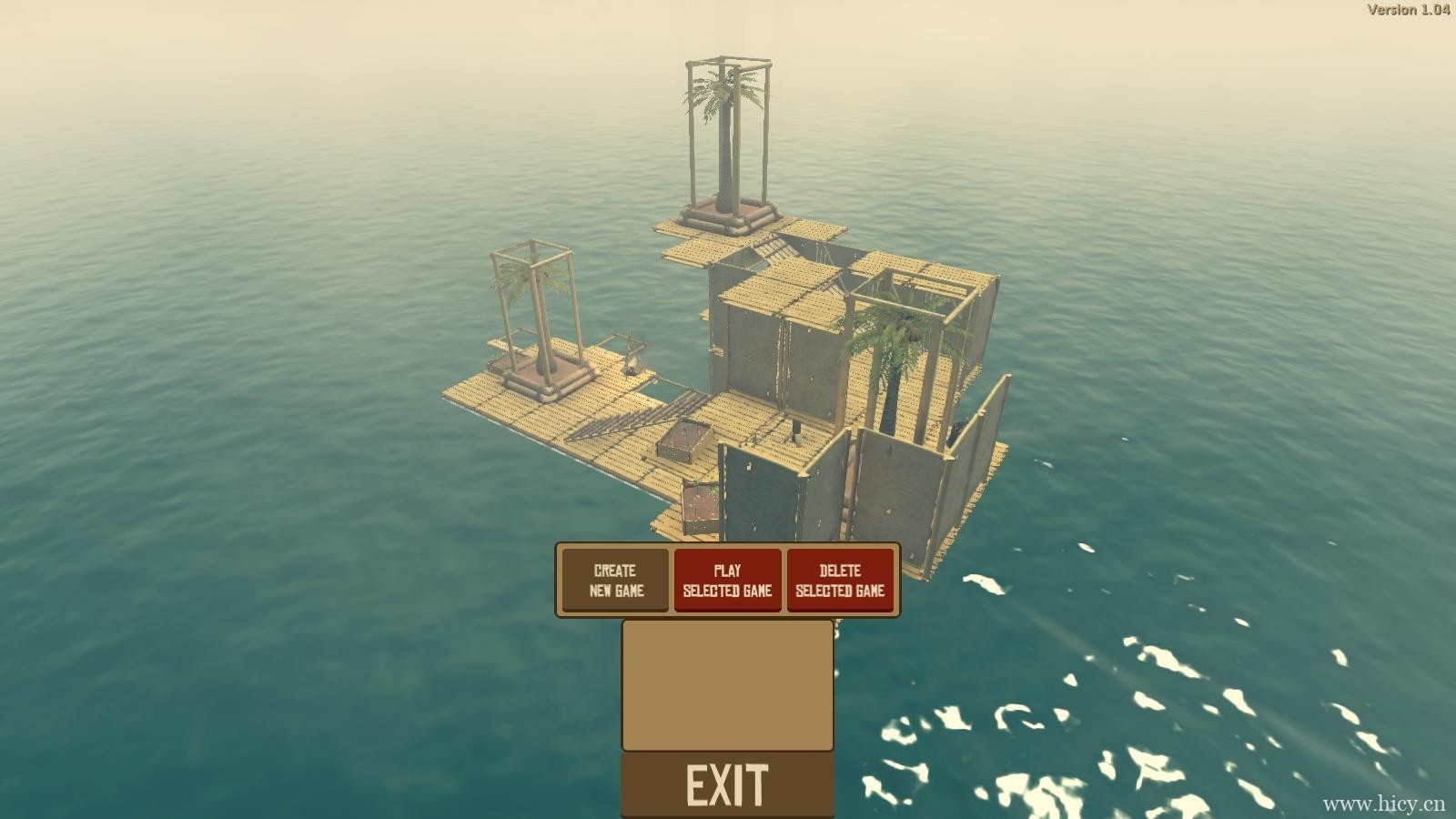Choose Play Selected Game
This screenshot has height=819, width=1456.
click(x=727, y=581)
